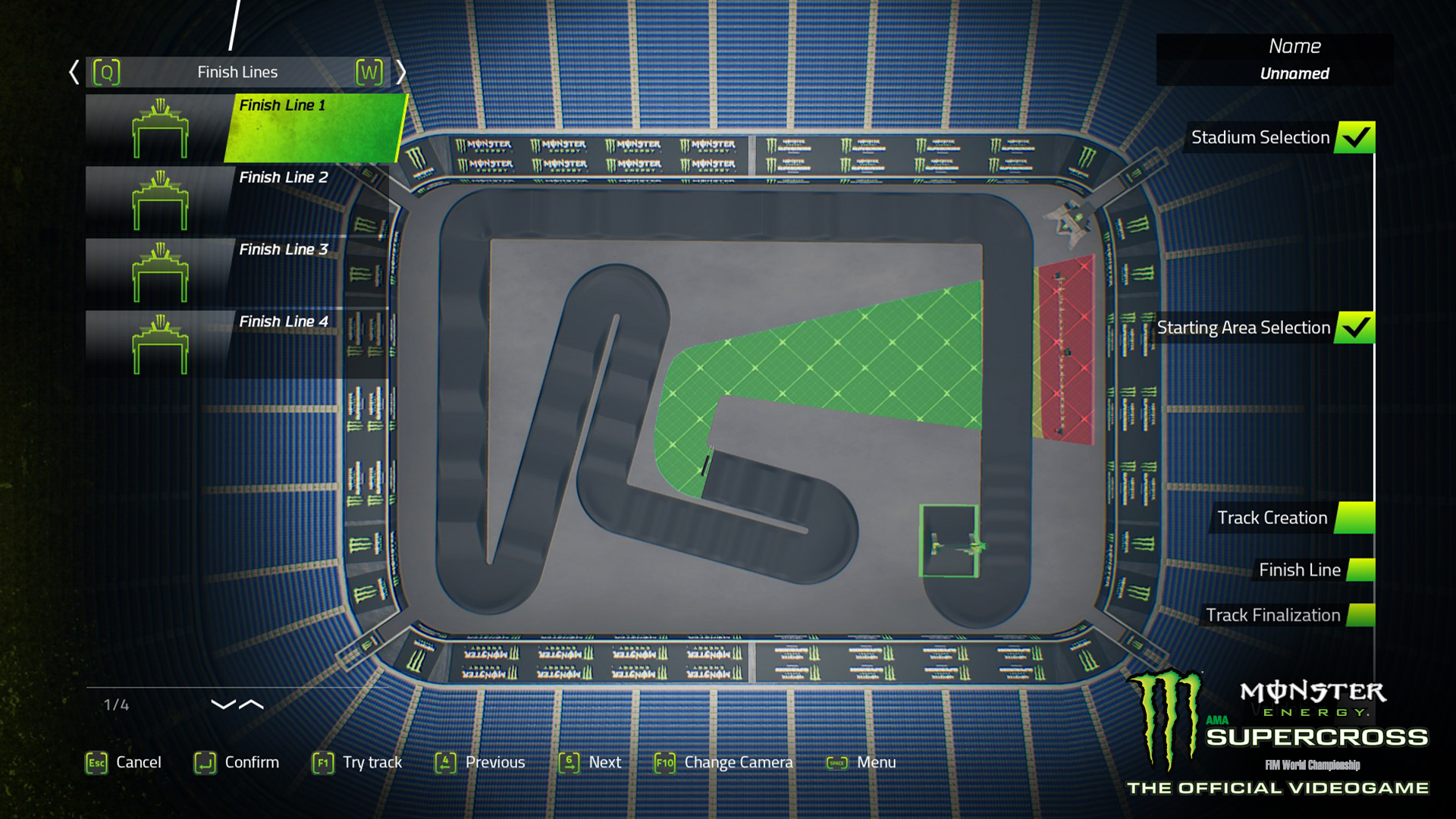Screen dimensions: 1456x819
Task: Click the Q key shortcut icon
Action: coord(108,71)
